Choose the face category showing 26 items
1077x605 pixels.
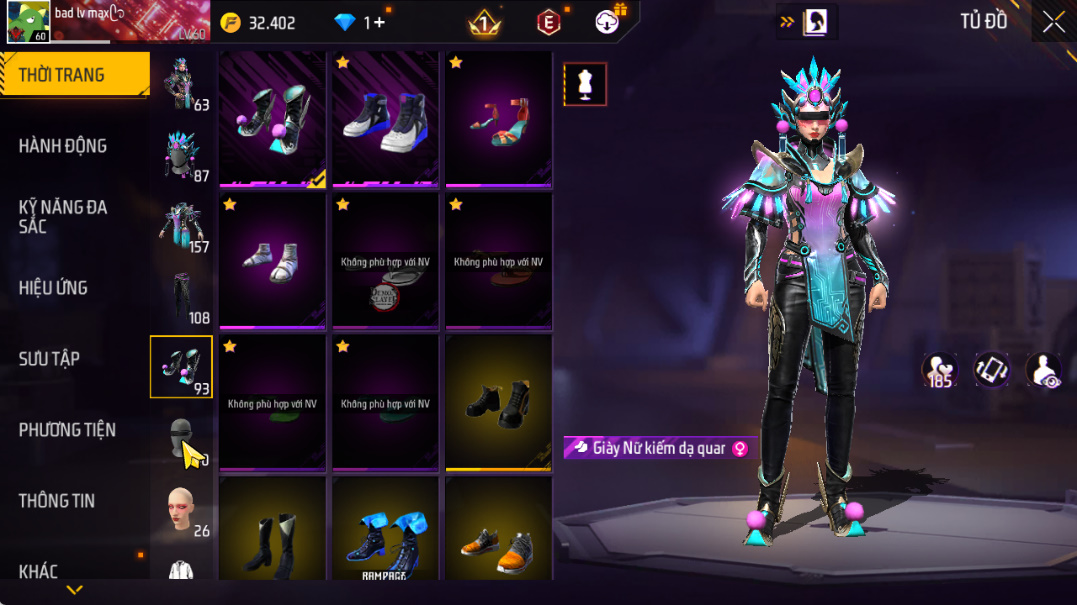point(182,510)
